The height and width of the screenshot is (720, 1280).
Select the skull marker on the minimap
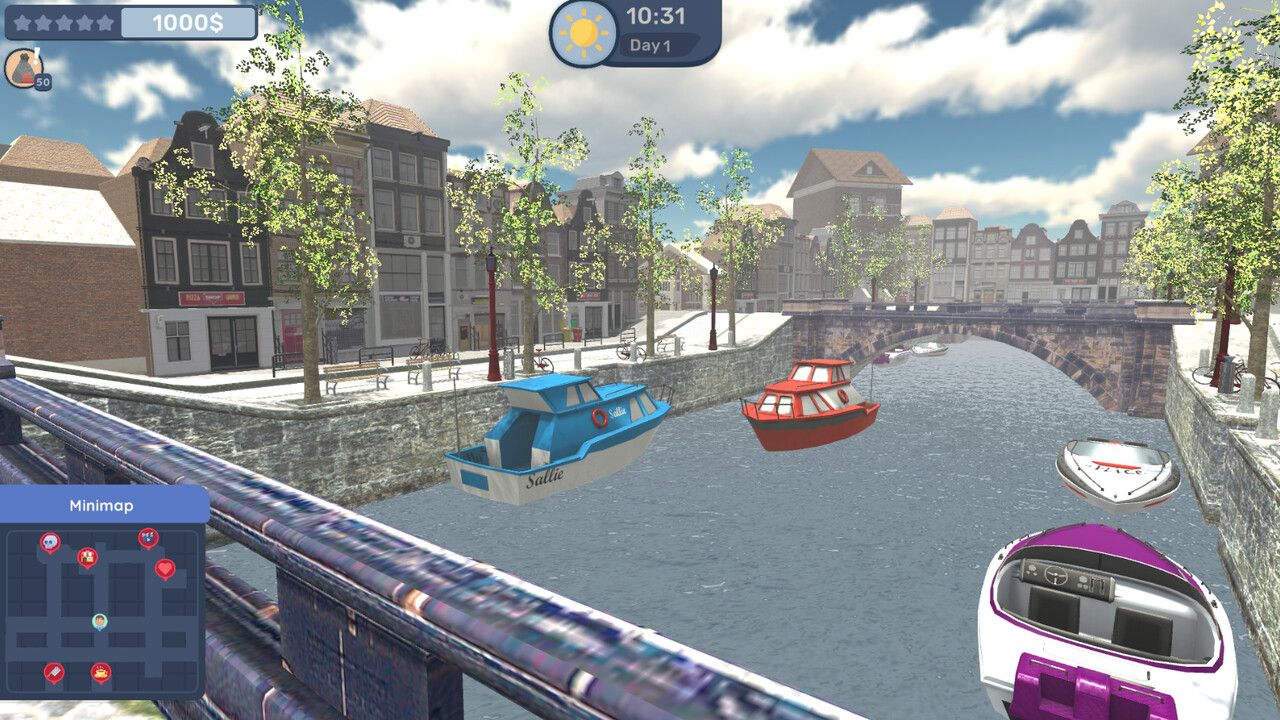[x=50, y=541]
